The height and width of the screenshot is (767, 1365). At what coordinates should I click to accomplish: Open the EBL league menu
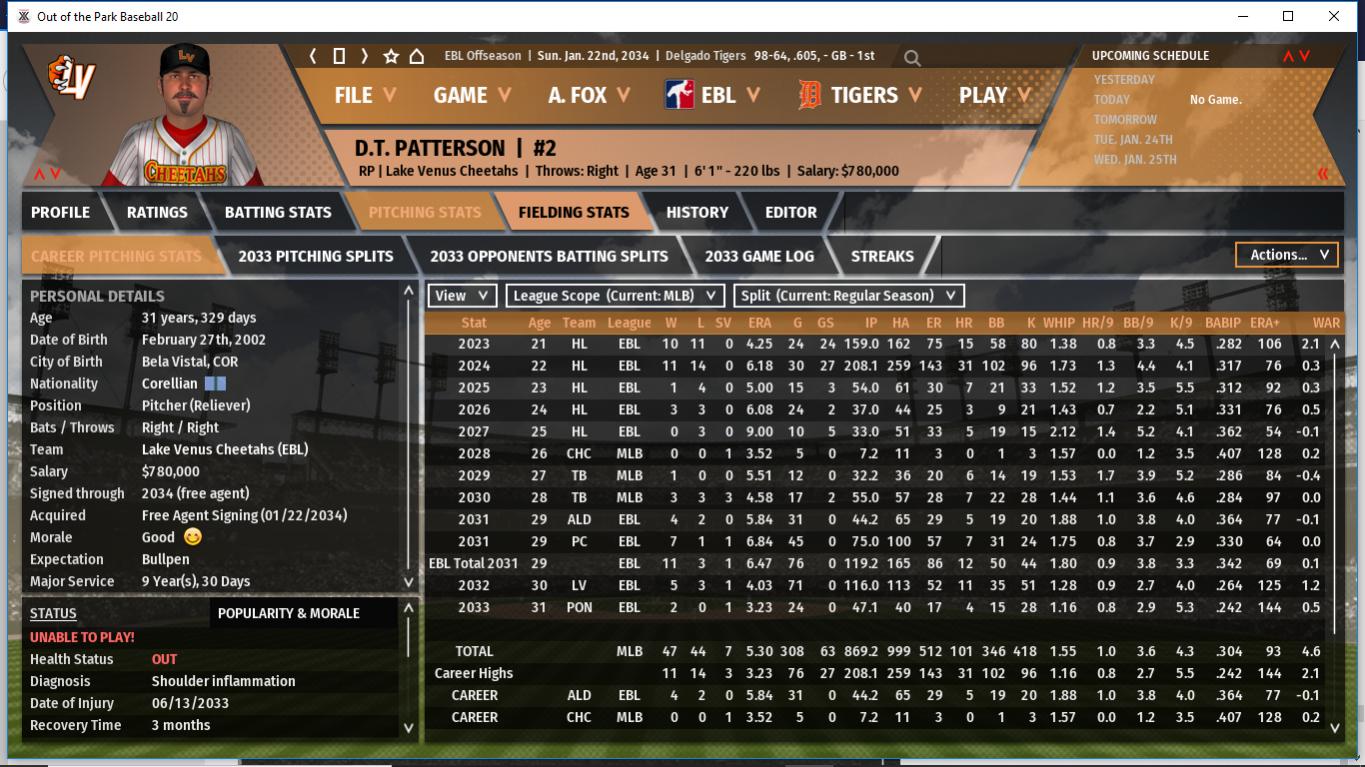coord(713,95)
